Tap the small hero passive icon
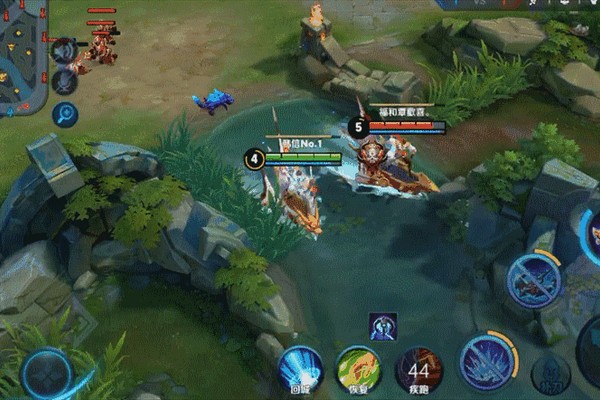This screenshot has height=400, width=600. [383, 326]
